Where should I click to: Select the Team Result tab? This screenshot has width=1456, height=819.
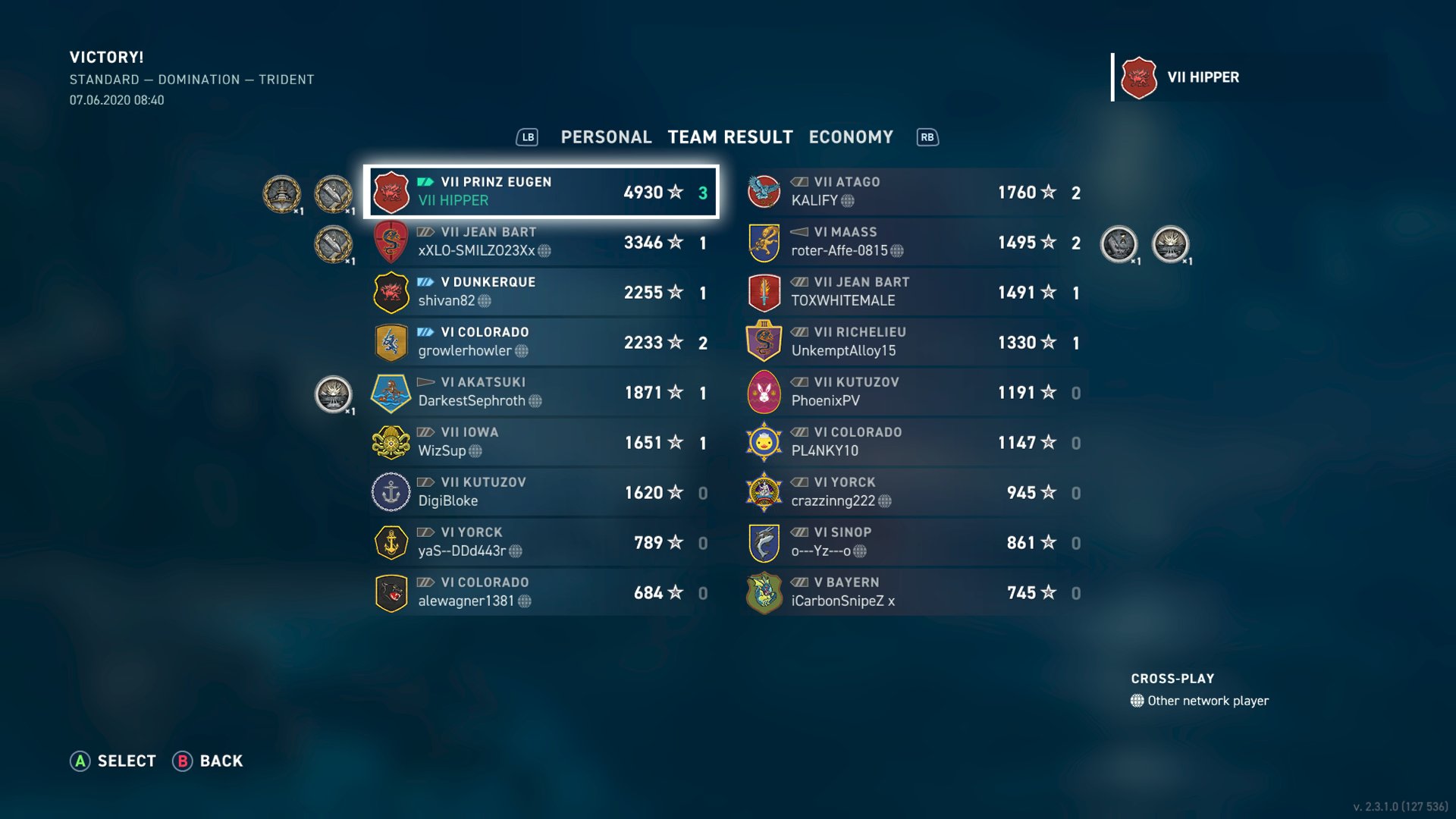click(729, 137)
